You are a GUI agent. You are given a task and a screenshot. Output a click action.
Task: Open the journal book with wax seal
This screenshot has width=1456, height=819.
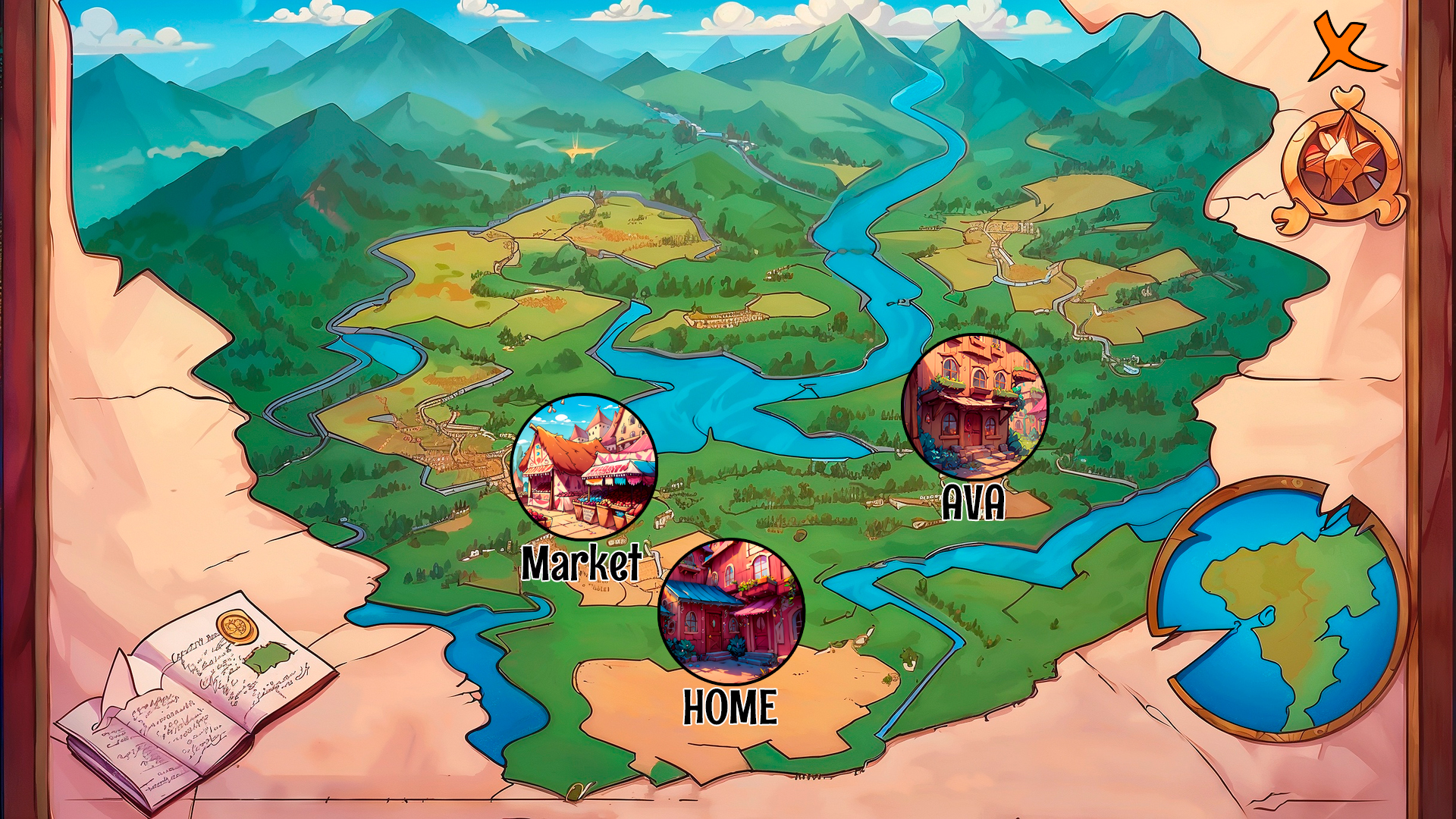pyautogui.click(x=199, y=698)
